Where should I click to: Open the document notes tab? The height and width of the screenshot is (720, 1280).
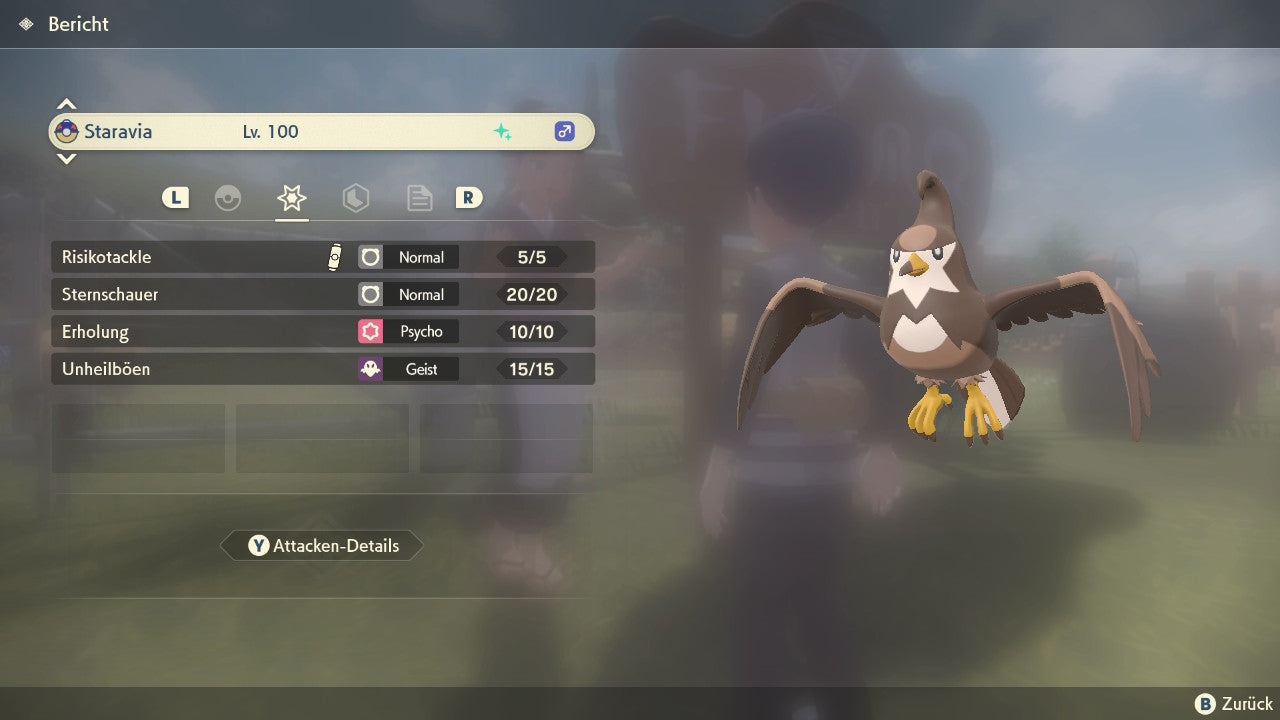point(419,198)
